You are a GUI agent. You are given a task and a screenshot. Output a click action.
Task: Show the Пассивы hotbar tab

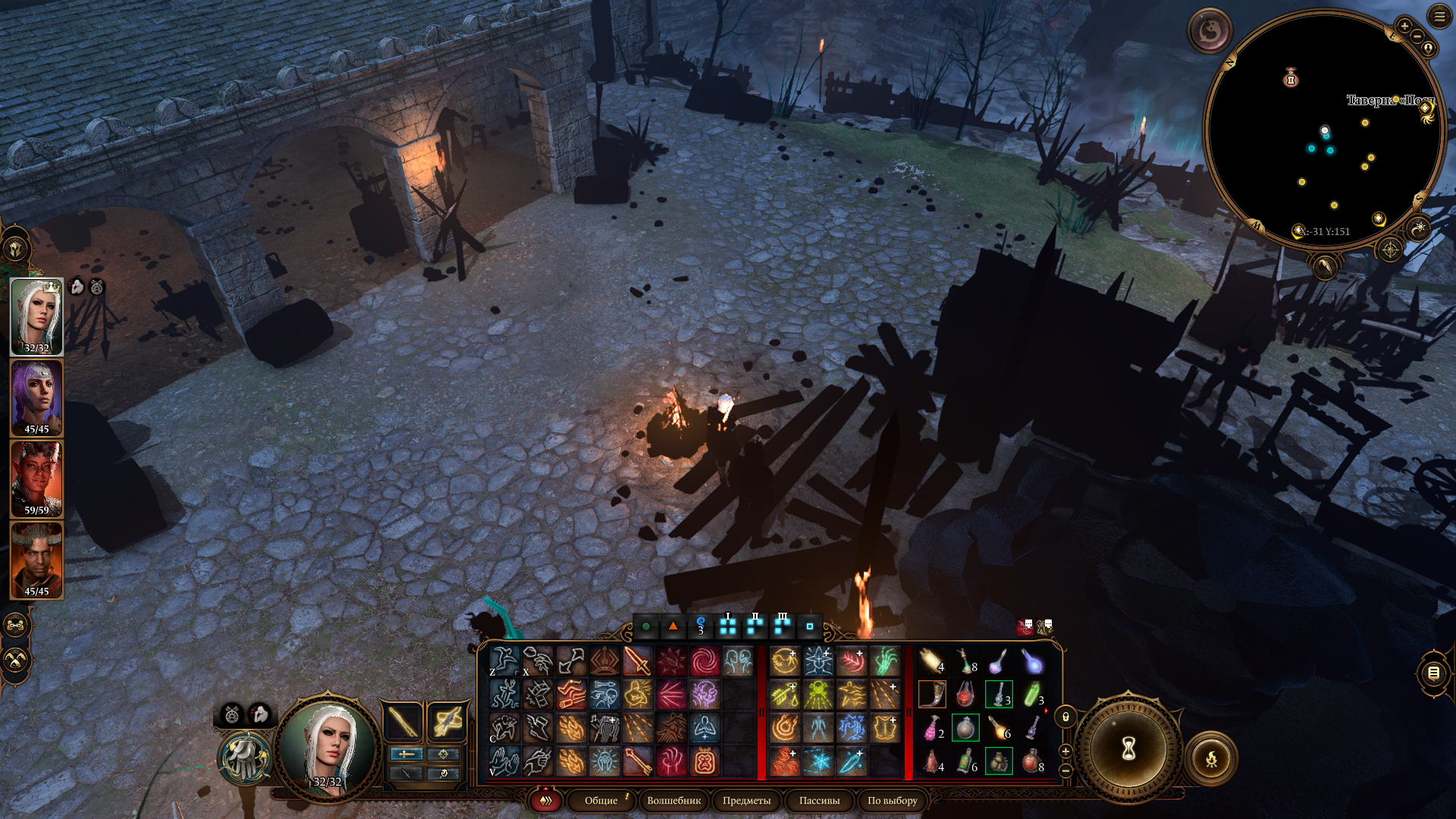[819, 801]
